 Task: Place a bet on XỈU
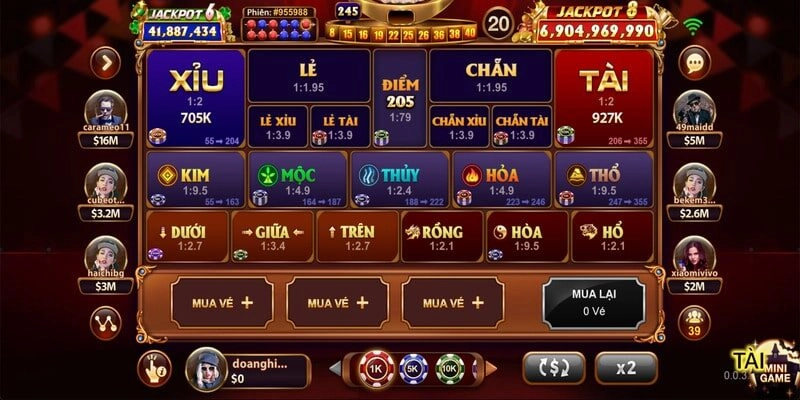tap(195, 97)
